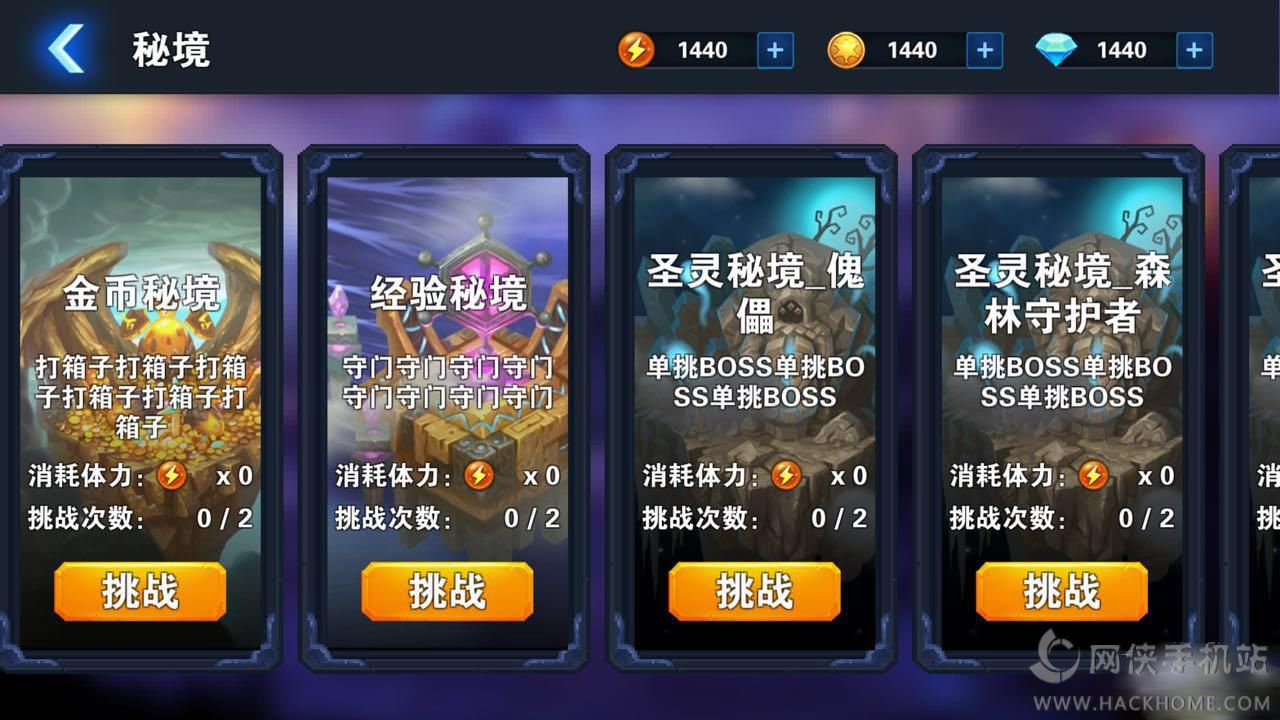Click the diamond currency icon
The height and width of the screenshot is (720, 1280).
coord(1058,49)
